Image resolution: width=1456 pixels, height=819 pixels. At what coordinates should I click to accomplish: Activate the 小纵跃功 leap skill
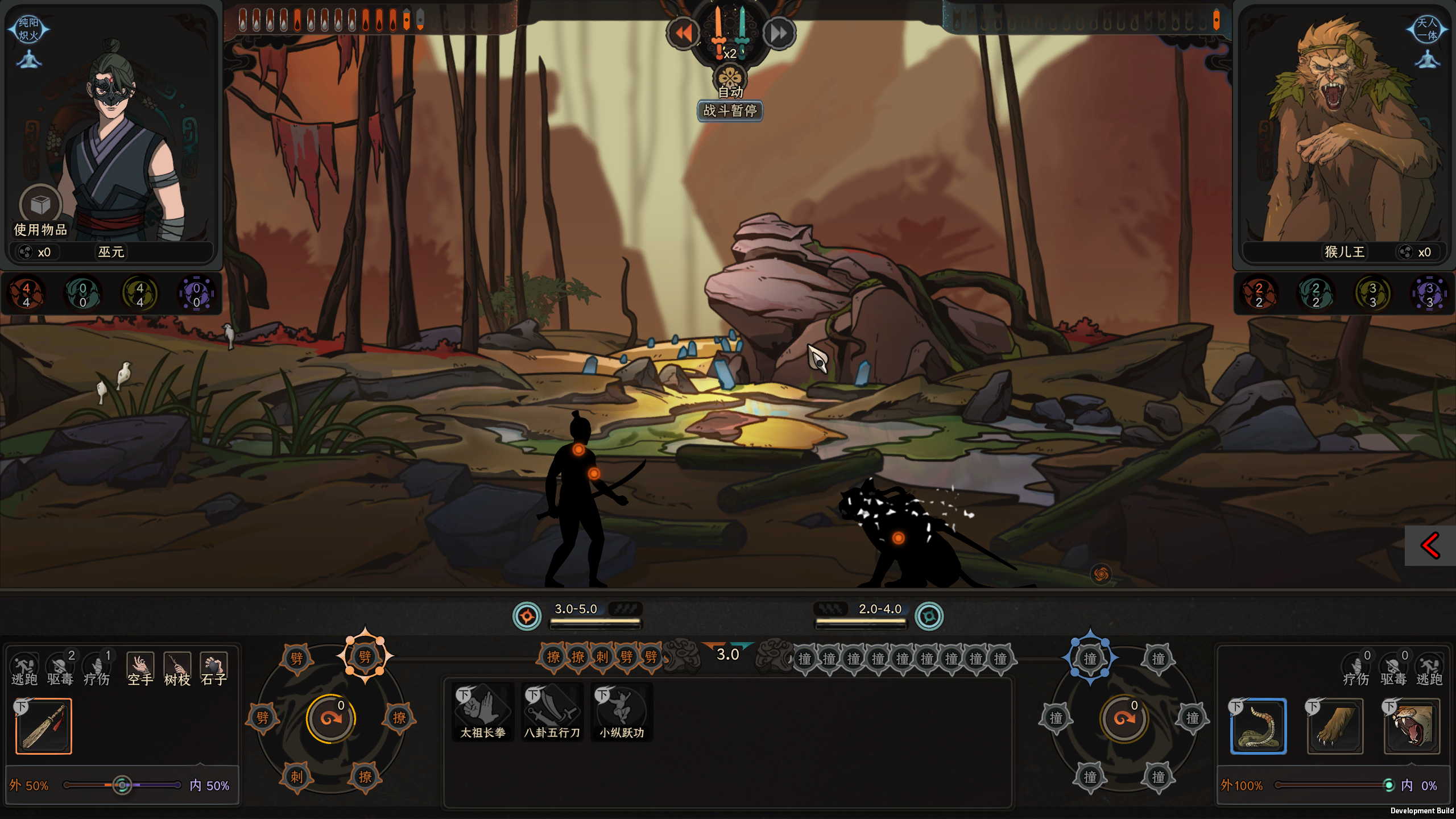pyautogui.click(x=622, y=712)
